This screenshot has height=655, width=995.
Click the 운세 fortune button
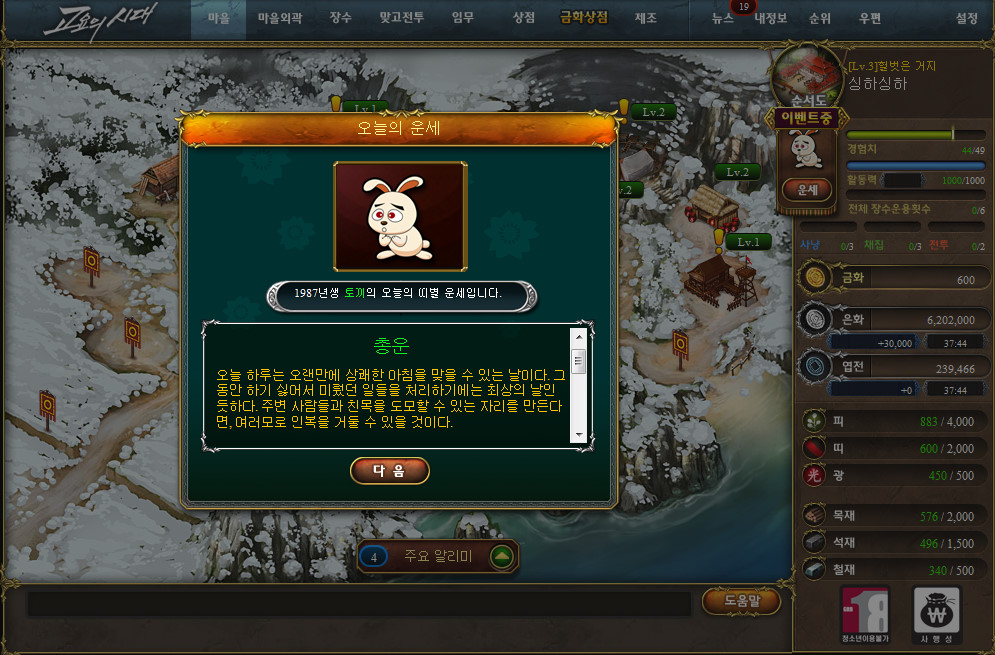pos(806,189)
